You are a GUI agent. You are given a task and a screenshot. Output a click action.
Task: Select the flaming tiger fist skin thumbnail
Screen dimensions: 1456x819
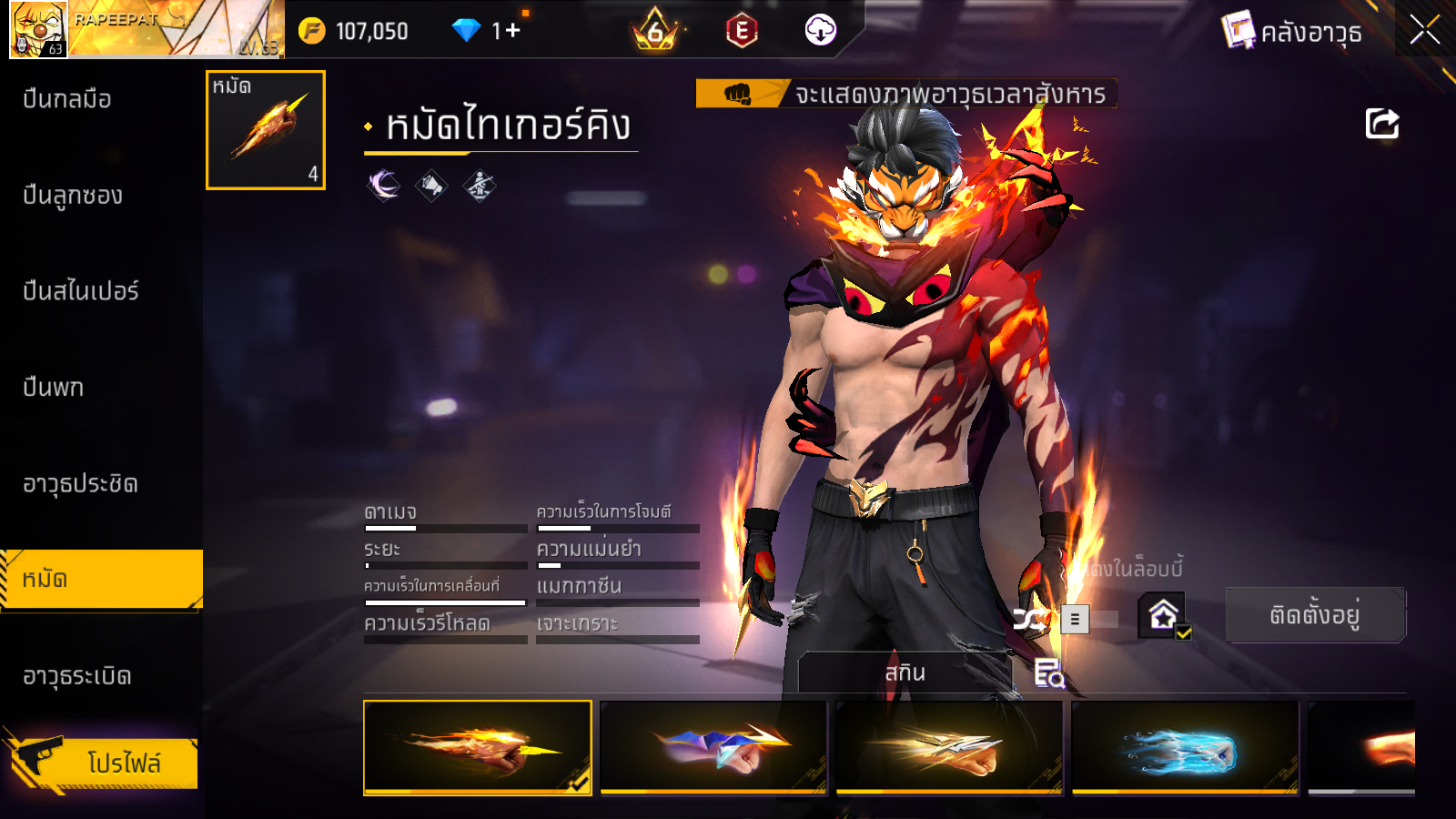(x=477, y=747)
